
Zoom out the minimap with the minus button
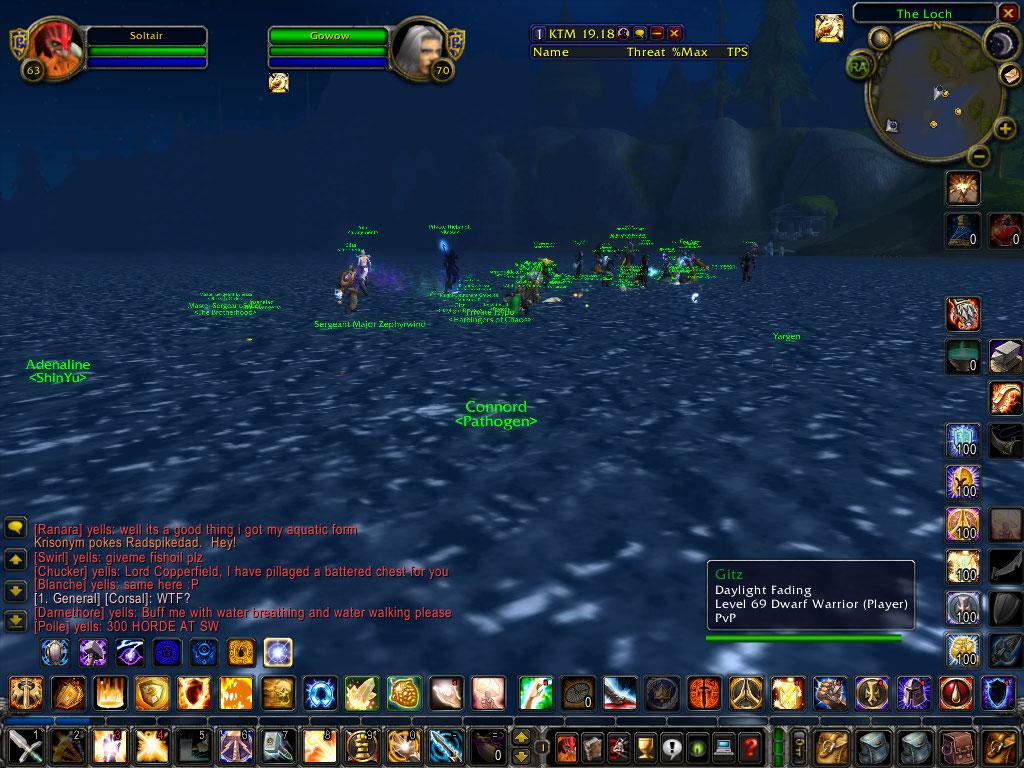(x=979, y=155)
